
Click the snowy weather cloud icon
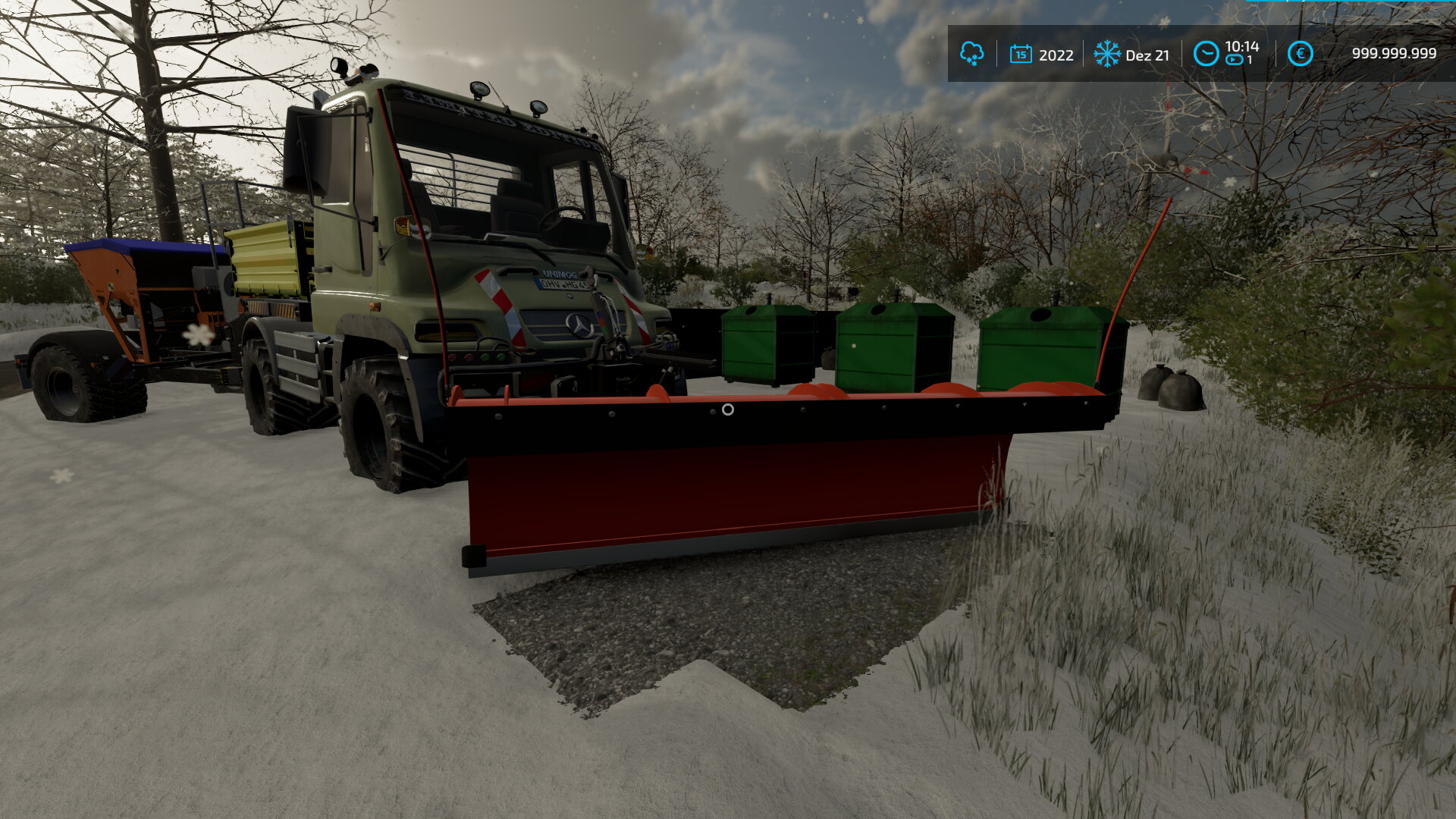tap(971, 54)
